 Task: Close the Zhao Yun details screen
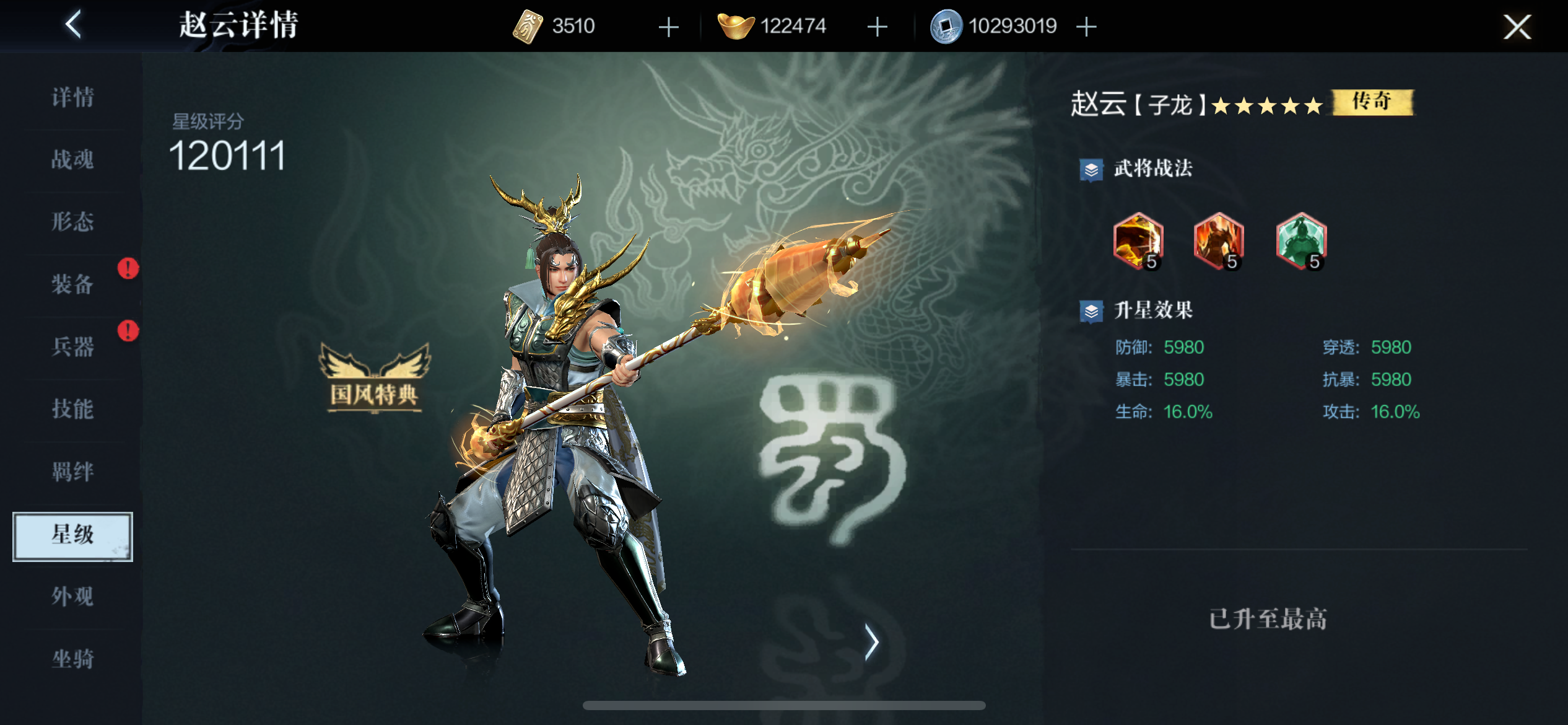click(1517, 27)
